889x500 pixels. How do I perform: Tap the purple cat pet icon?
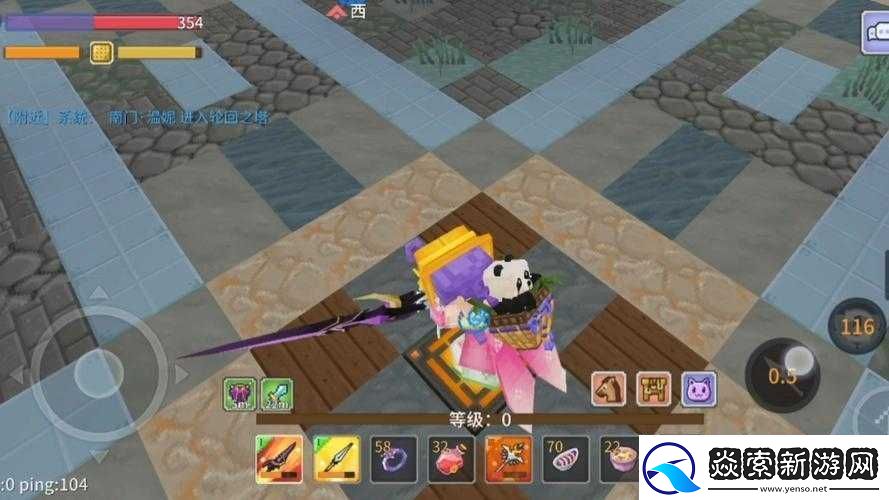pyautogui.click(x=699, y=389)
